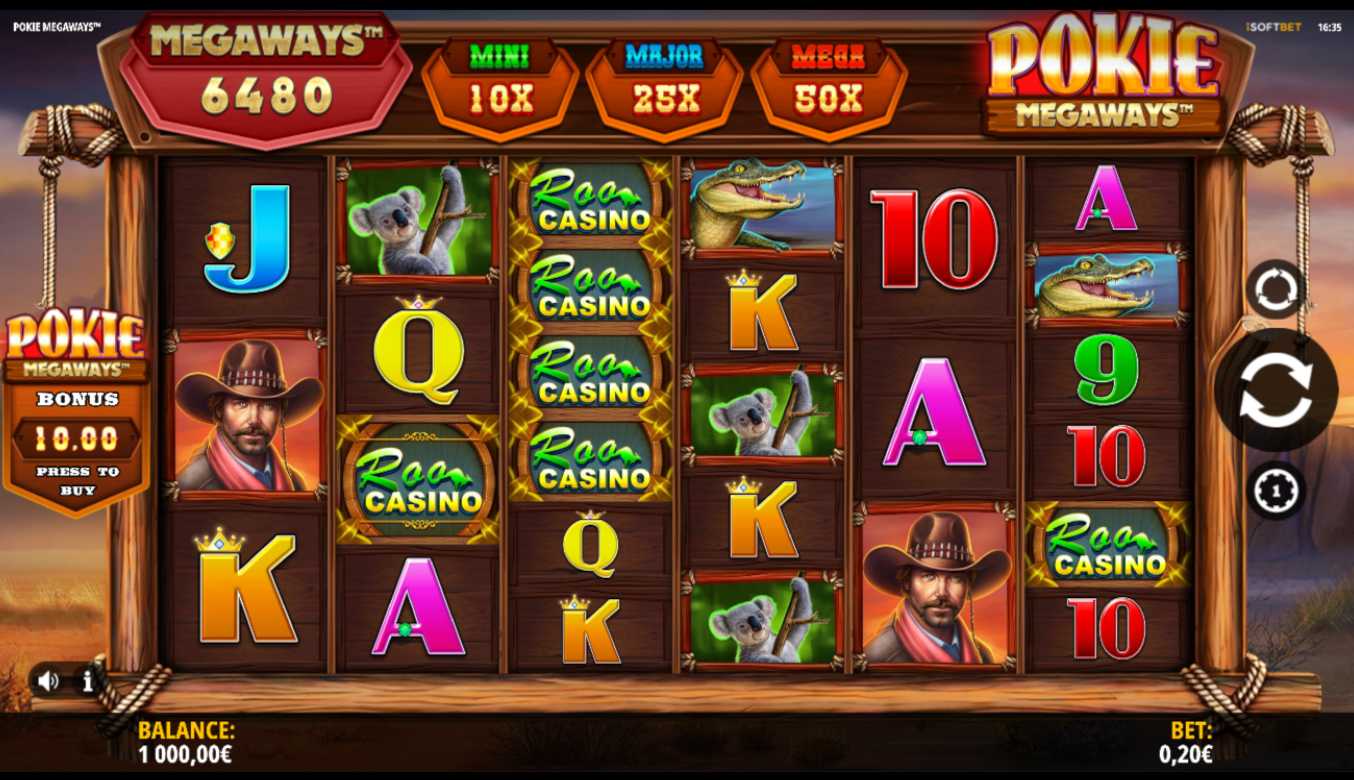Viewport: 1354px width, 780px height.
Task: Open bet settings with the coin chip button
Action: (1276, 490)
